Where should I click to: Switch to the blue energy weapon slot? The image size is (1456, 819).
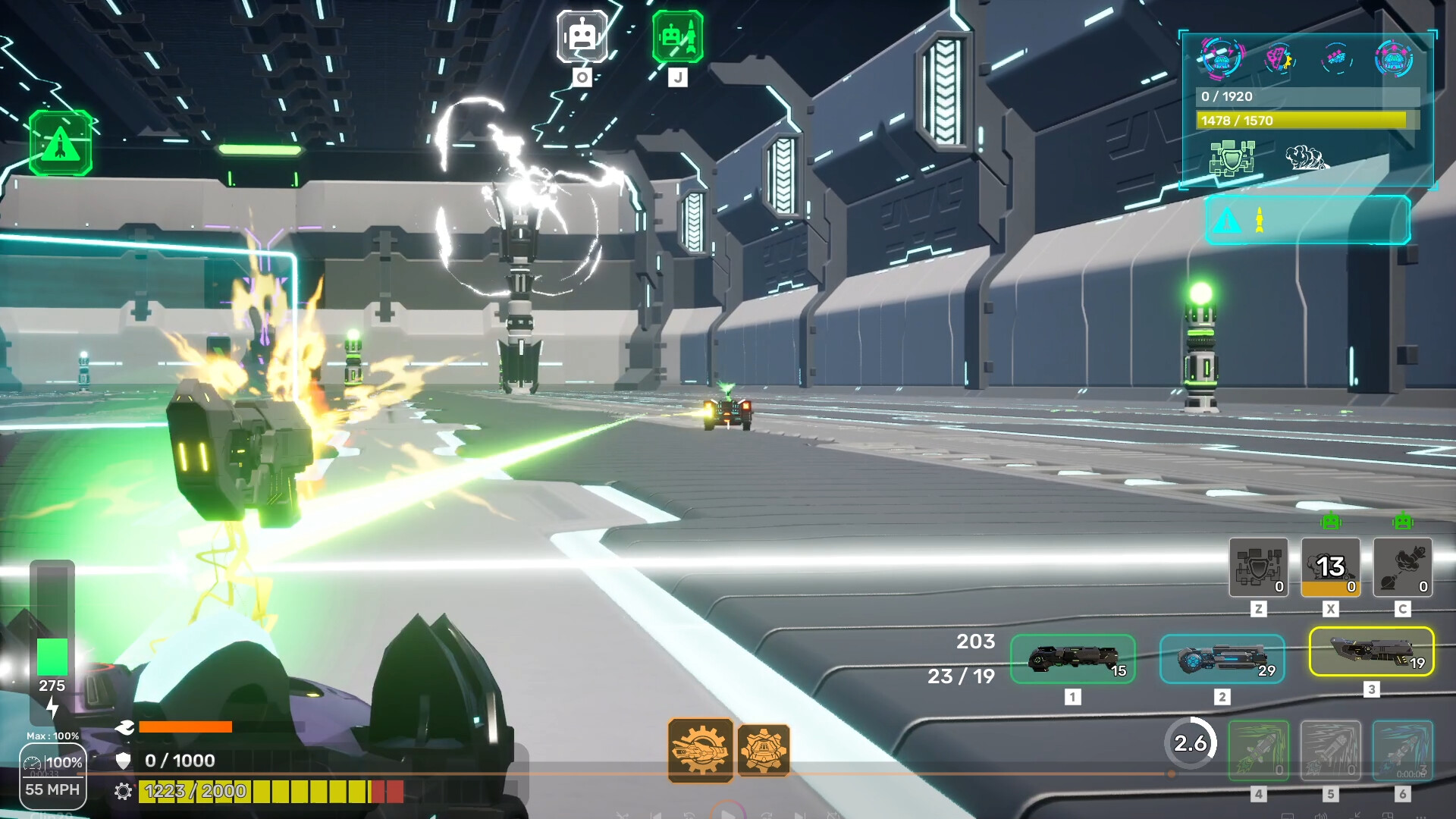1222,659
